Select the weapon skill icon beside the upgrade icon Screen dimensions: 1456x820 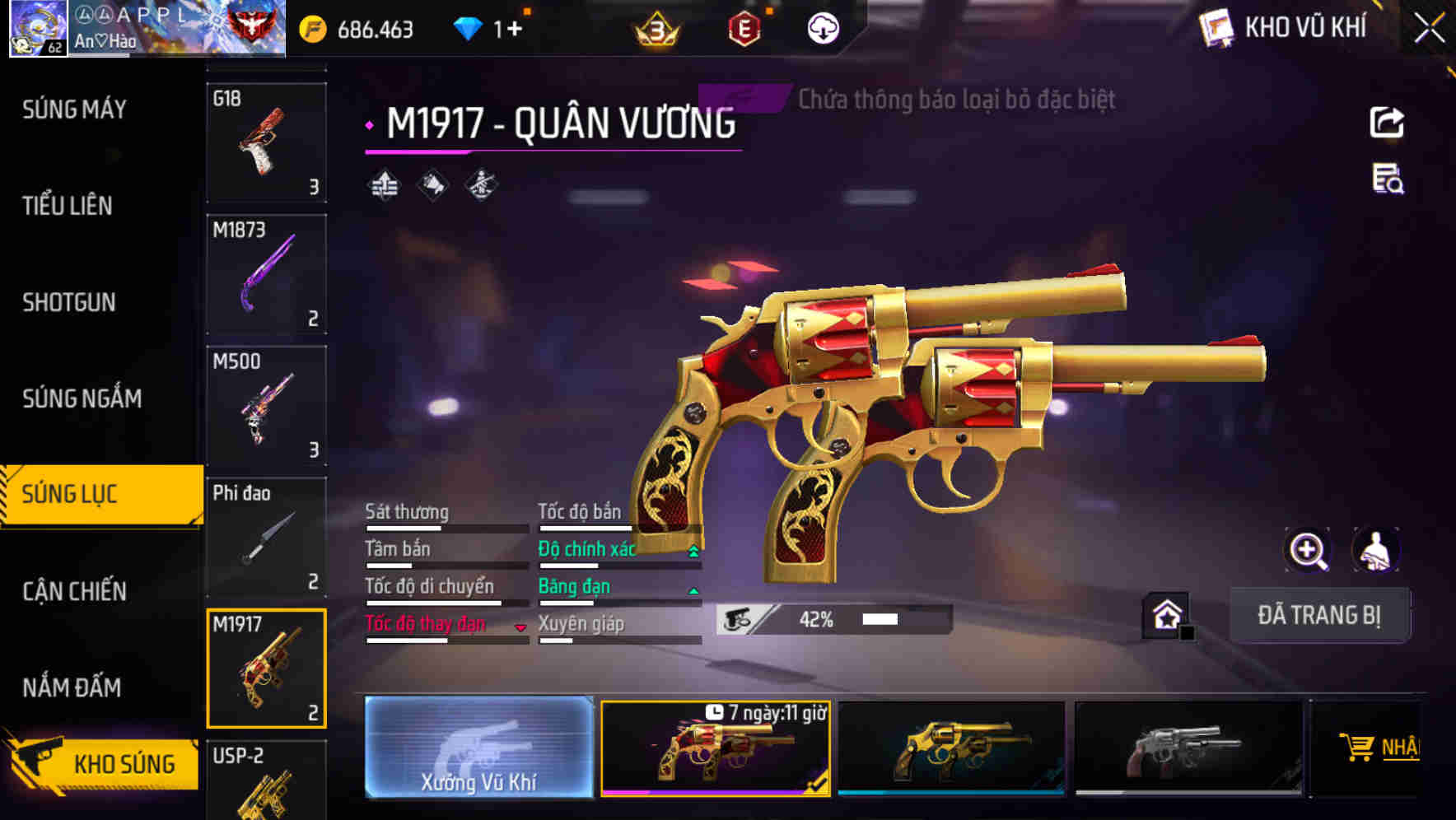tap(432, 185)
